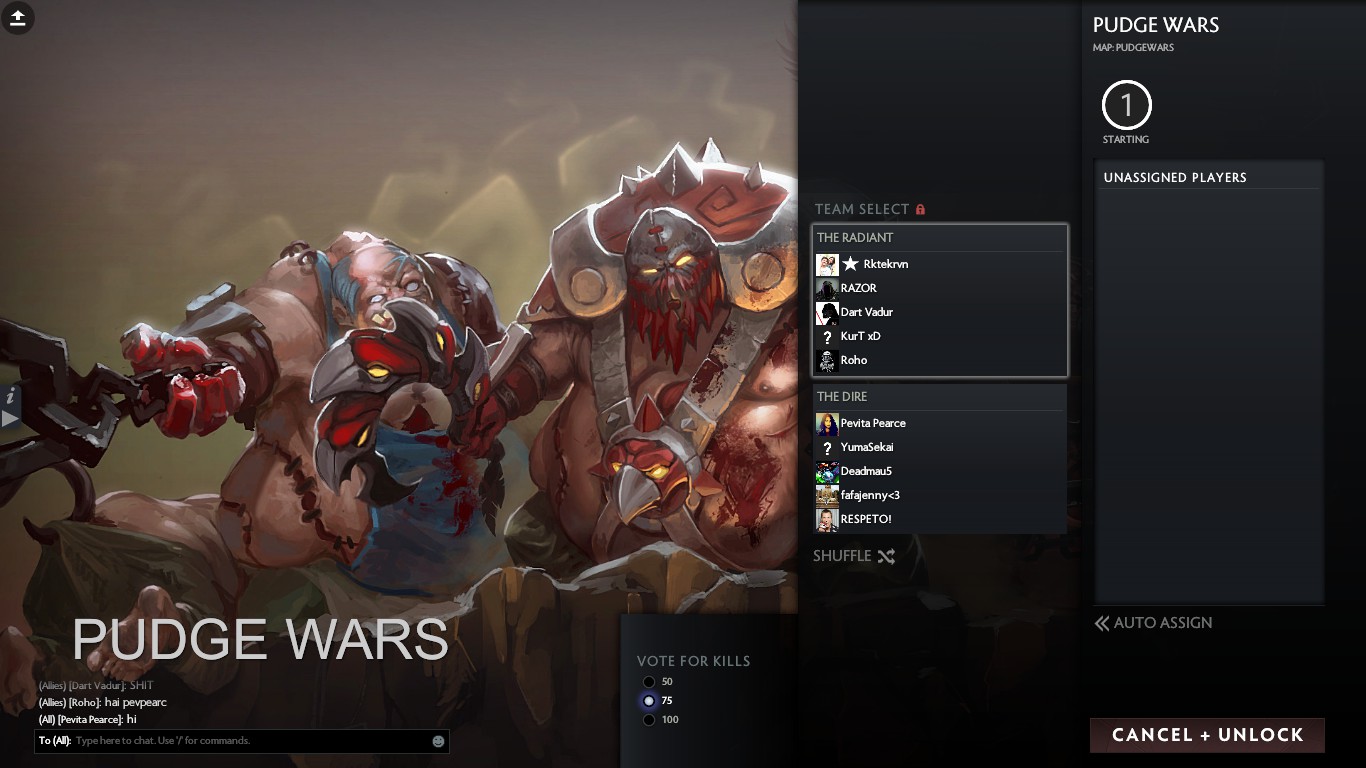1366x768 pixels.
Task: Select 100 in the Vote For Kills options
Action: [650, 719]
